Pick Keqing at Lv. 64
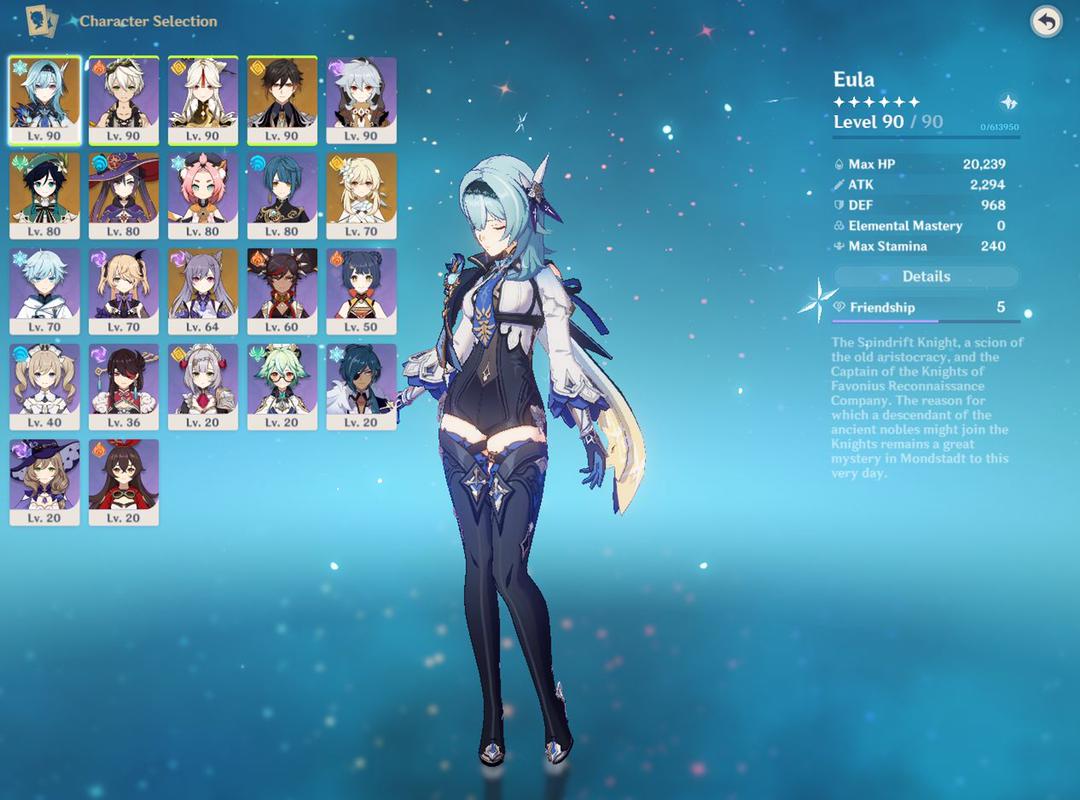 [203, 290]
